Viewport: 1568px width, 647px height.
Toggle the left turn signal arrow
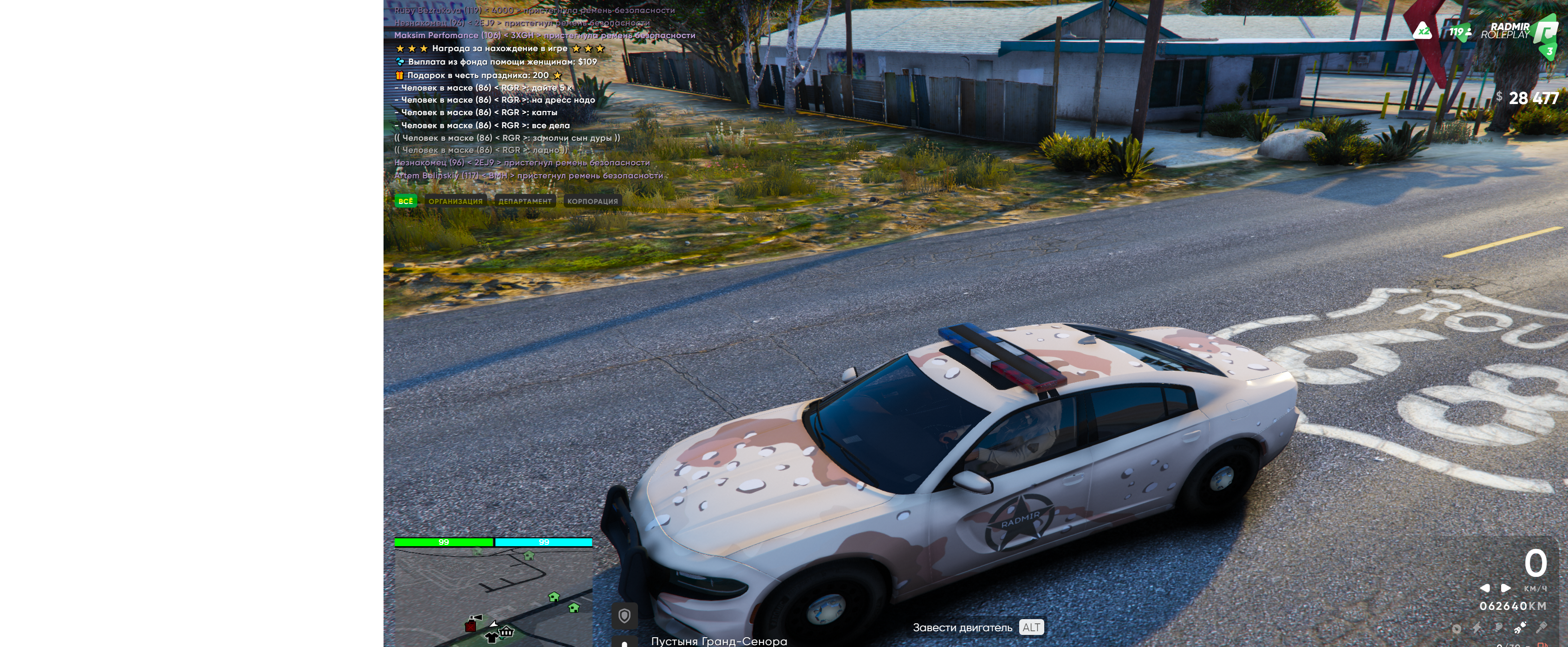(x=1484, y=588)
